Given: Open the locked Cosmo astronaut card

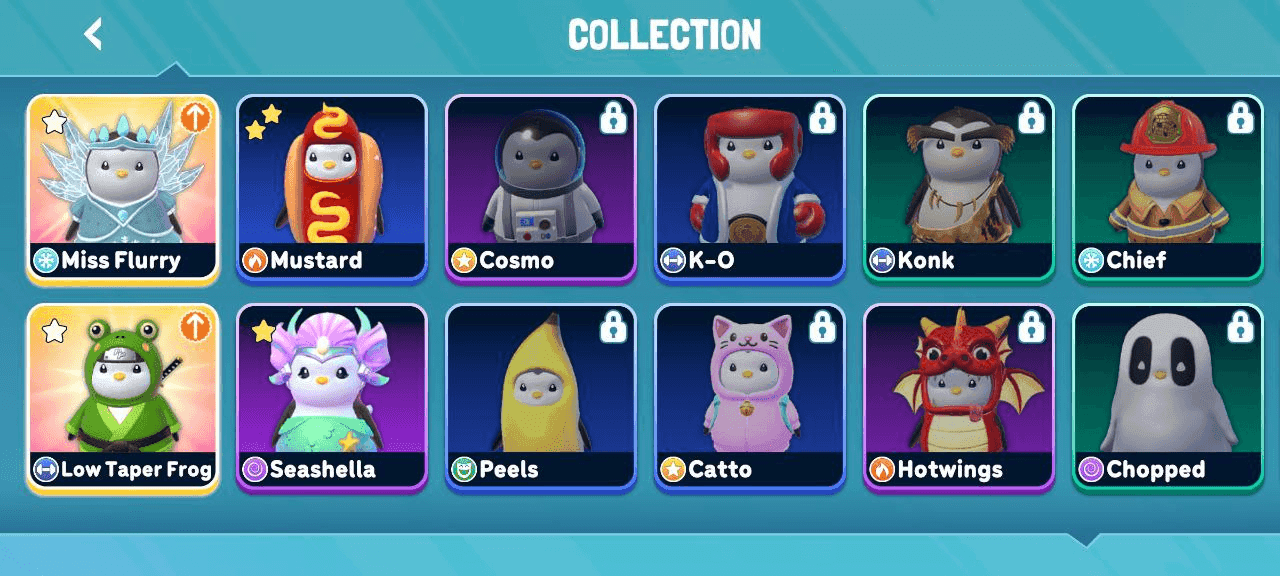Looking at the screenshot, I should click(540, 190).
